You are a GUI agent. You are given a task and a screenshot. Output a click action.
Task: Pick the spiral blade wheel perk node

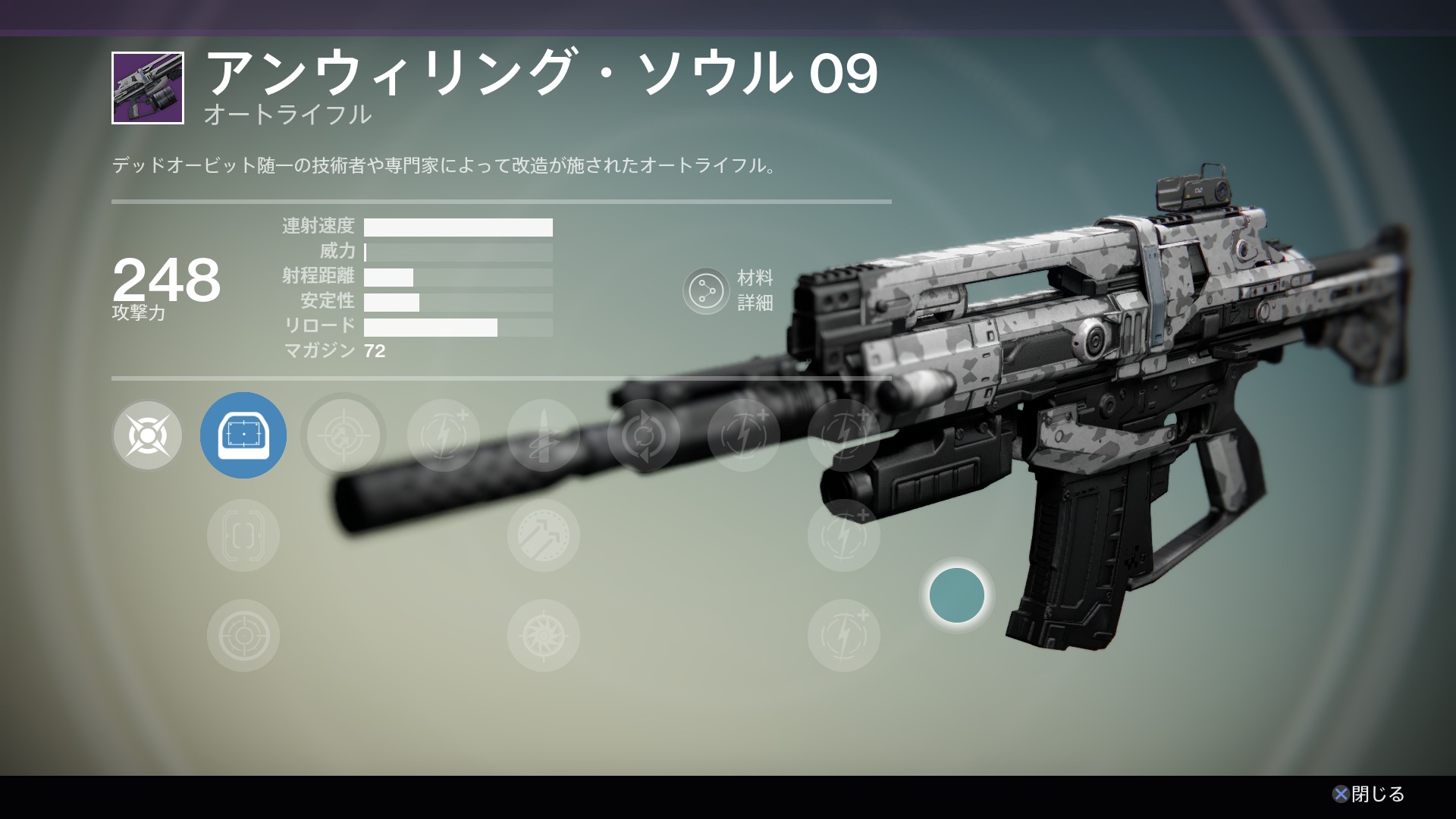[544, 635]
